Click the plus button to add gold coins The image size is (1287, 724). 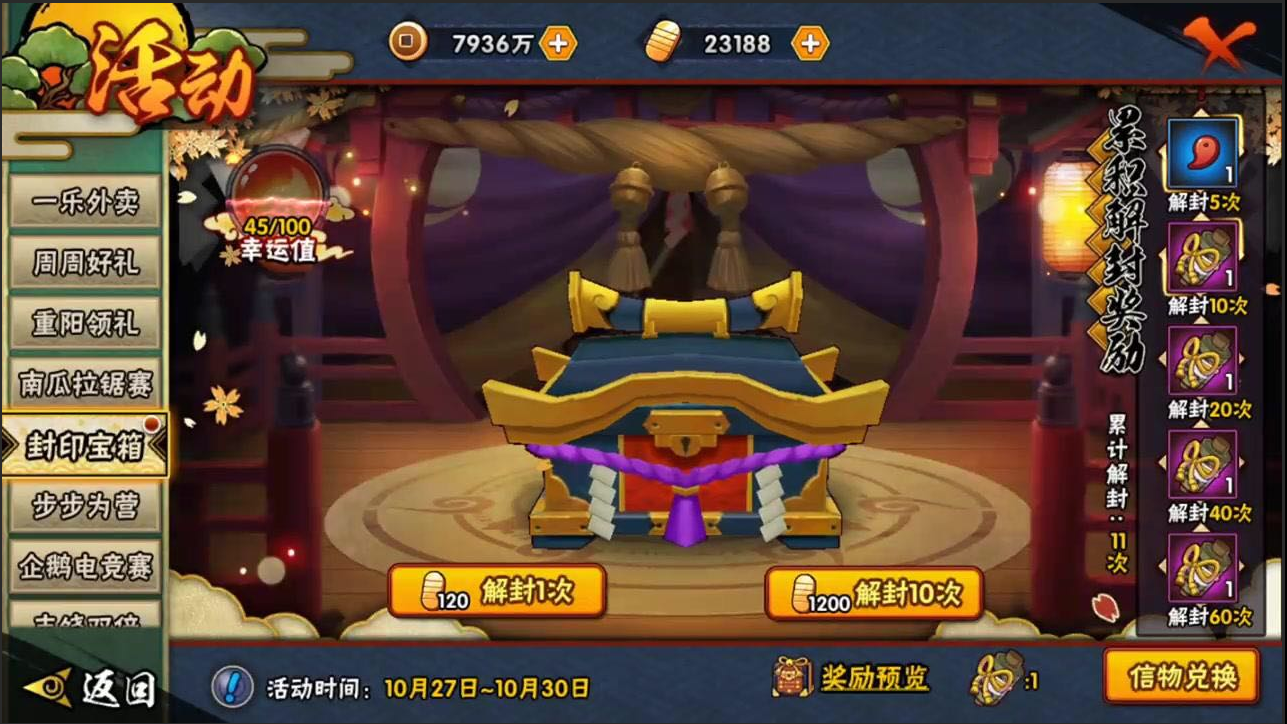click(x=557, y=44)
